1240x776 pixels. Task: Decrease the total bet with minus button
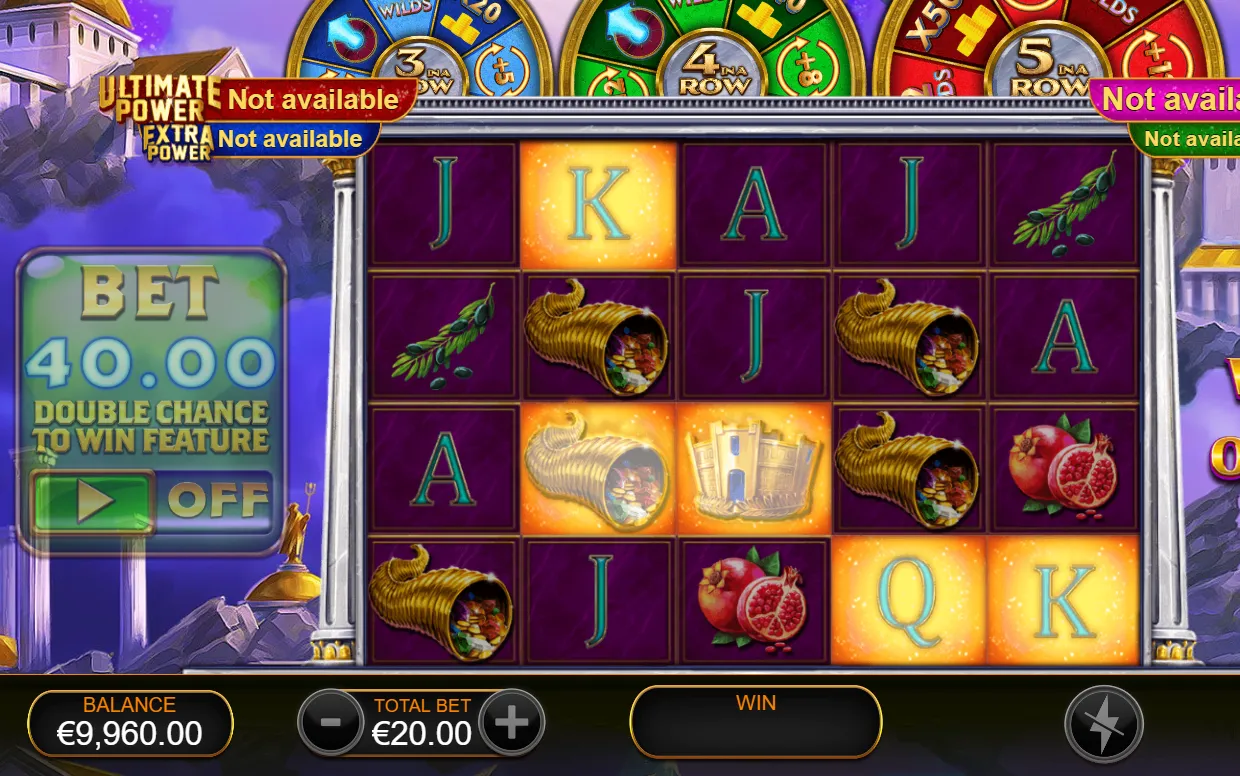coord(331,721)
